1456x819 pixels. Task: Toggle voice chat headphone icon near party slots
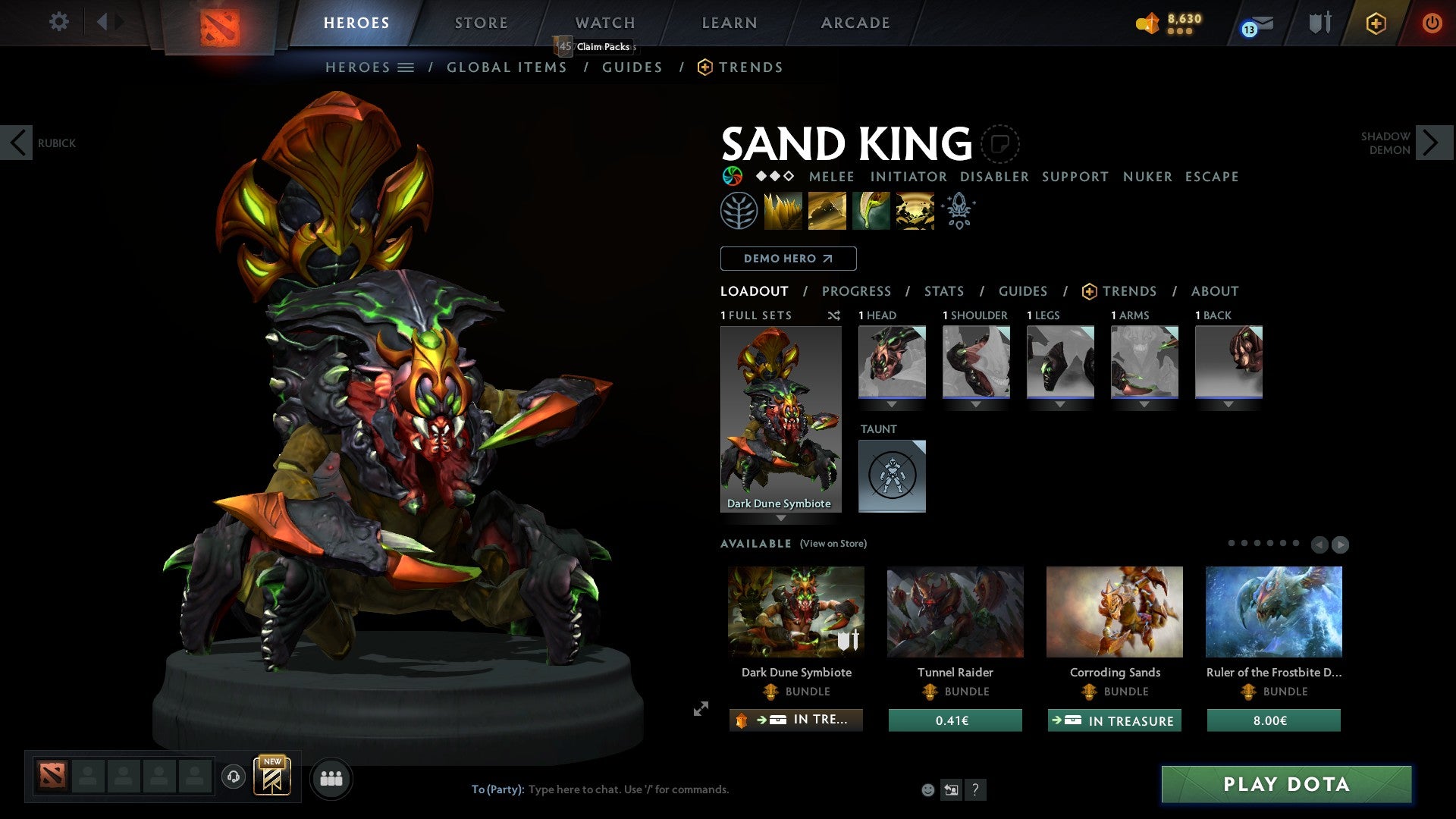click(x=233, y=777)
